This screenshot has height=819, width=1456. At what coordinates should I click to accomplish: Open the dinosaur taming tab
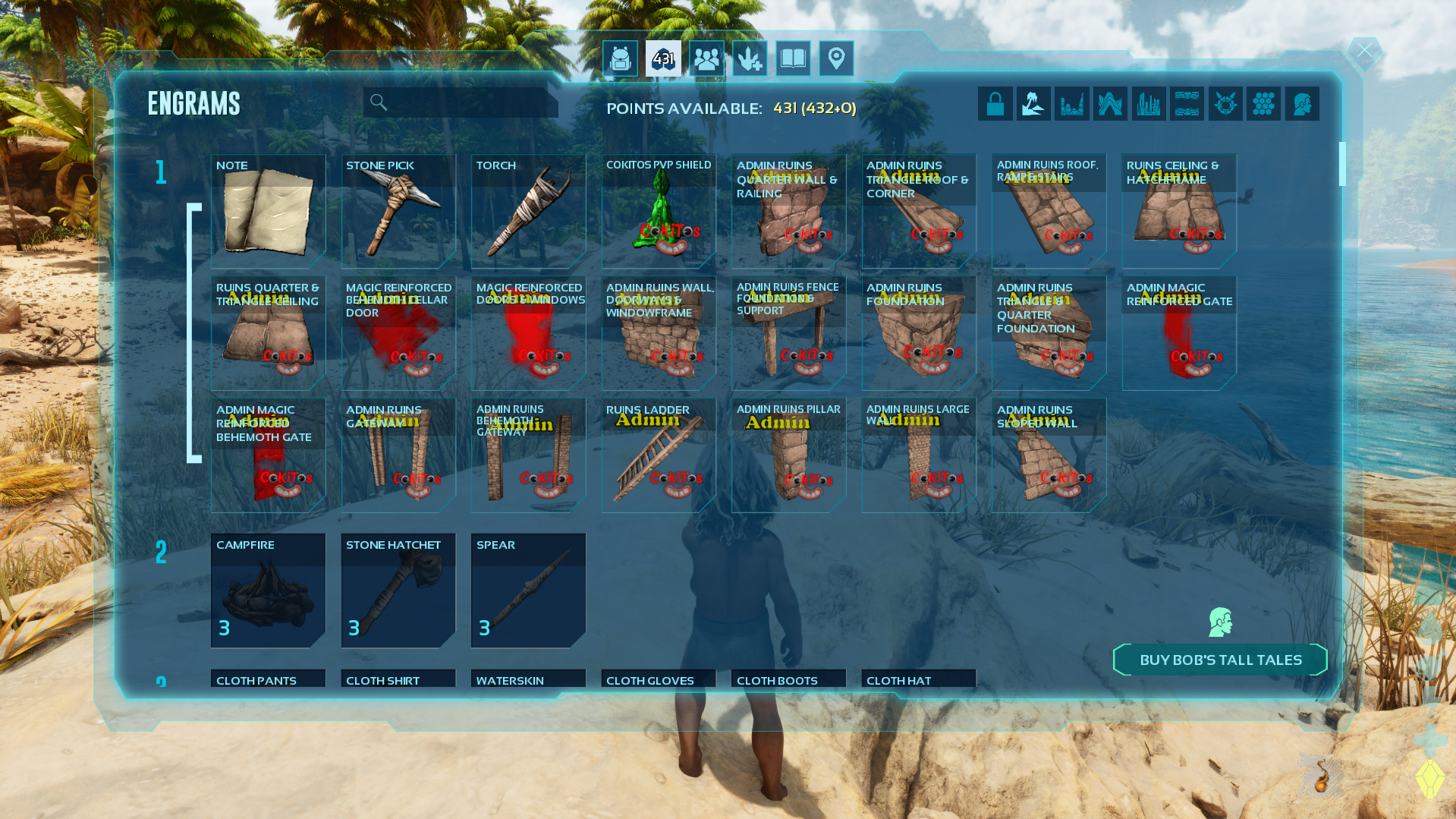pos(750,58)
